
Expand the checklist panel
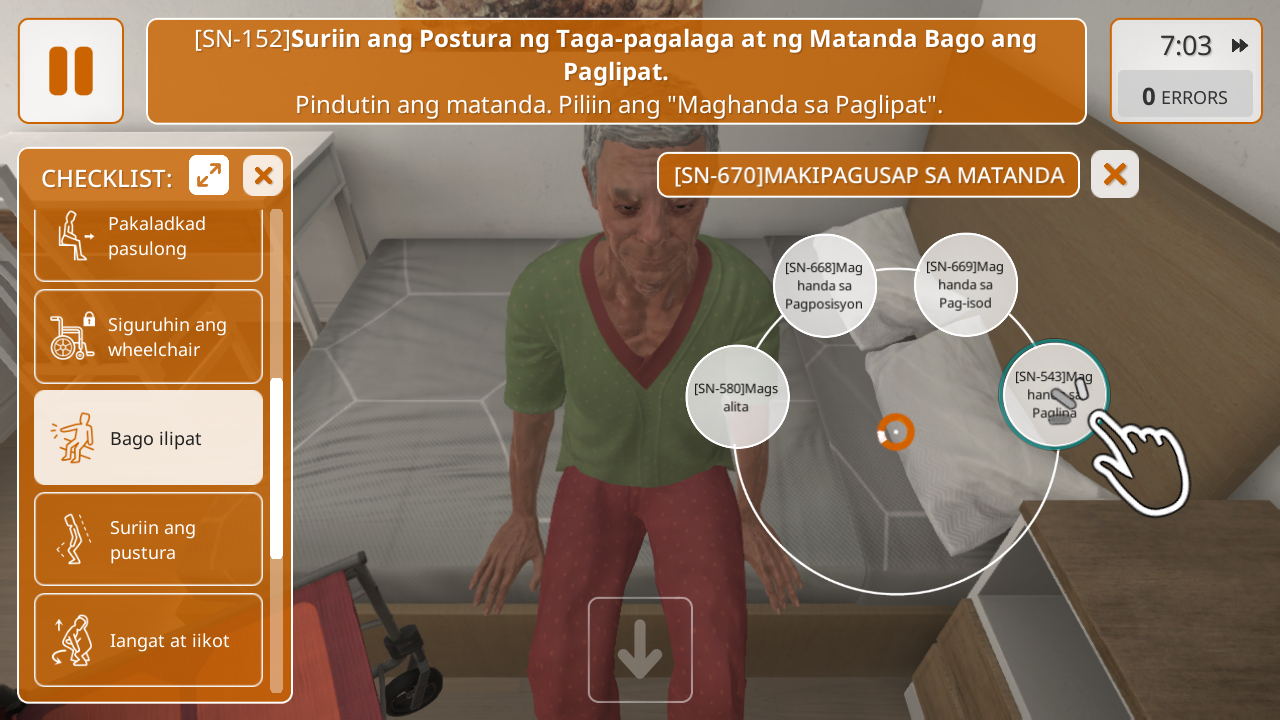tap(209, 176)
